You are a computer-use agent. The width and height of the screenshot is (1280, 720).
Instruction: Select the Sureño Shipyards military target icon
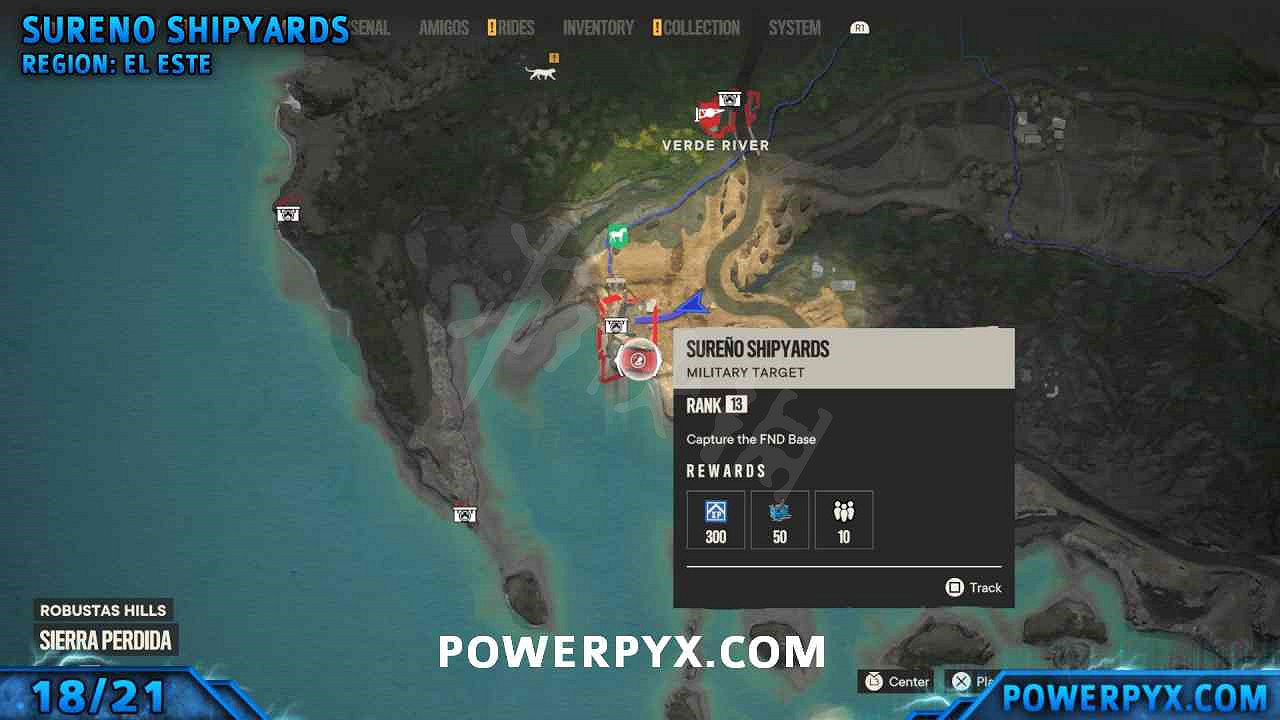(639, 360)
